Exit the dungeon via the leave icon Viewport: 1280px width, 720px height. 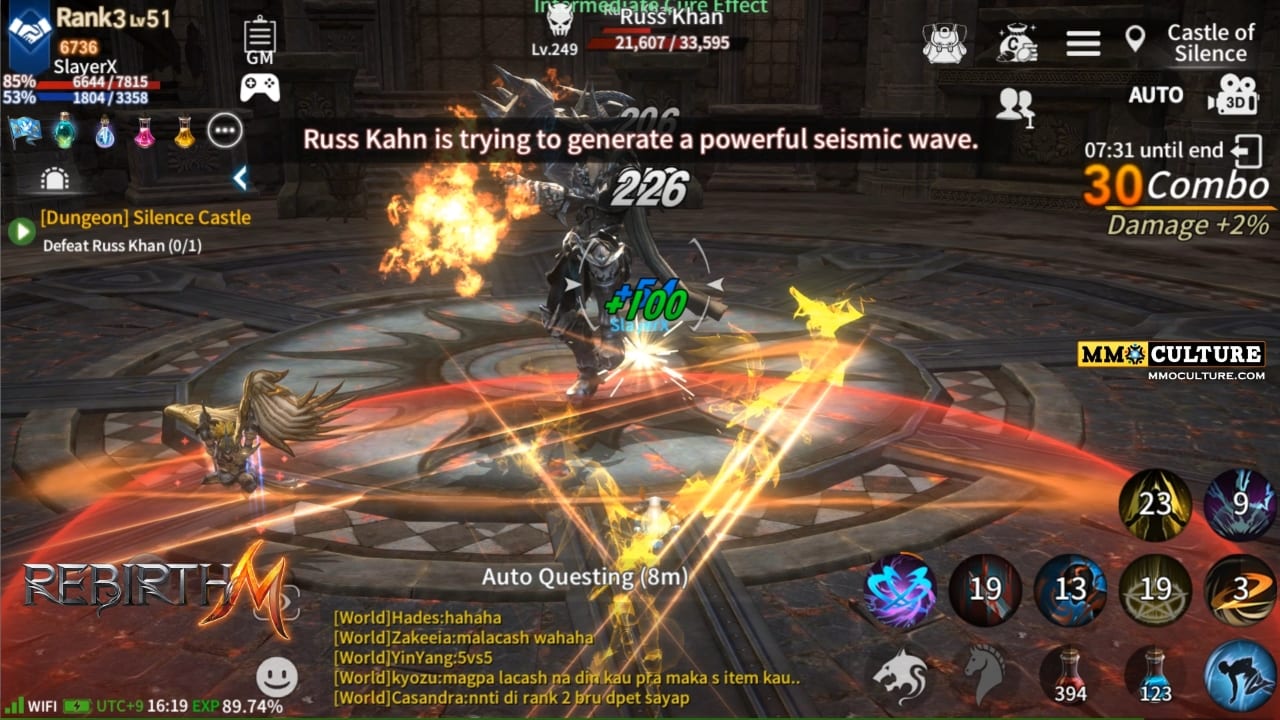(1247, 152)
